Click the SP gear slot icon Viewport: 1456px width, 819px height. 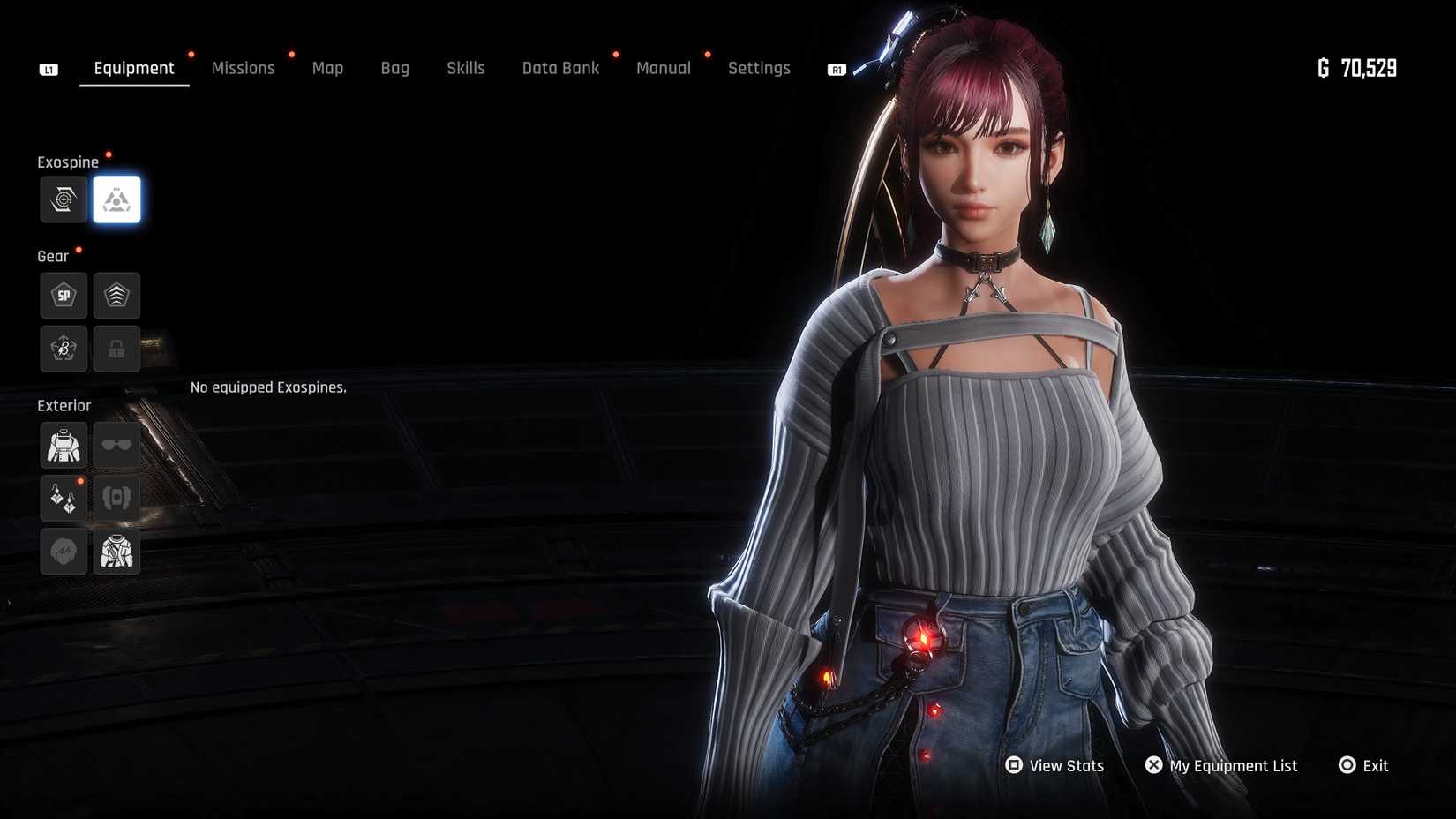click(64, 296)
